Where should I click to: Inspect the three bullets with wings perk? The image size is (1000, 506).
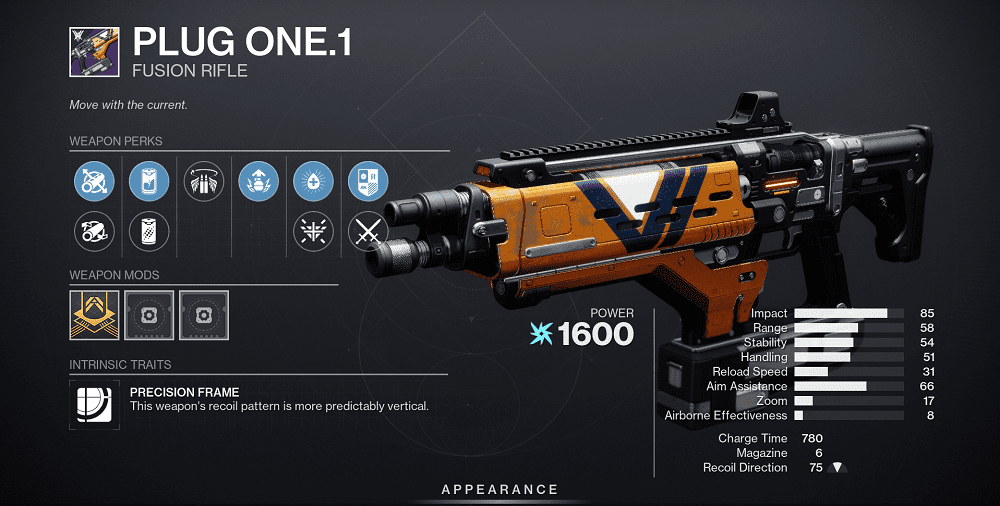click(x=204, y=181)
